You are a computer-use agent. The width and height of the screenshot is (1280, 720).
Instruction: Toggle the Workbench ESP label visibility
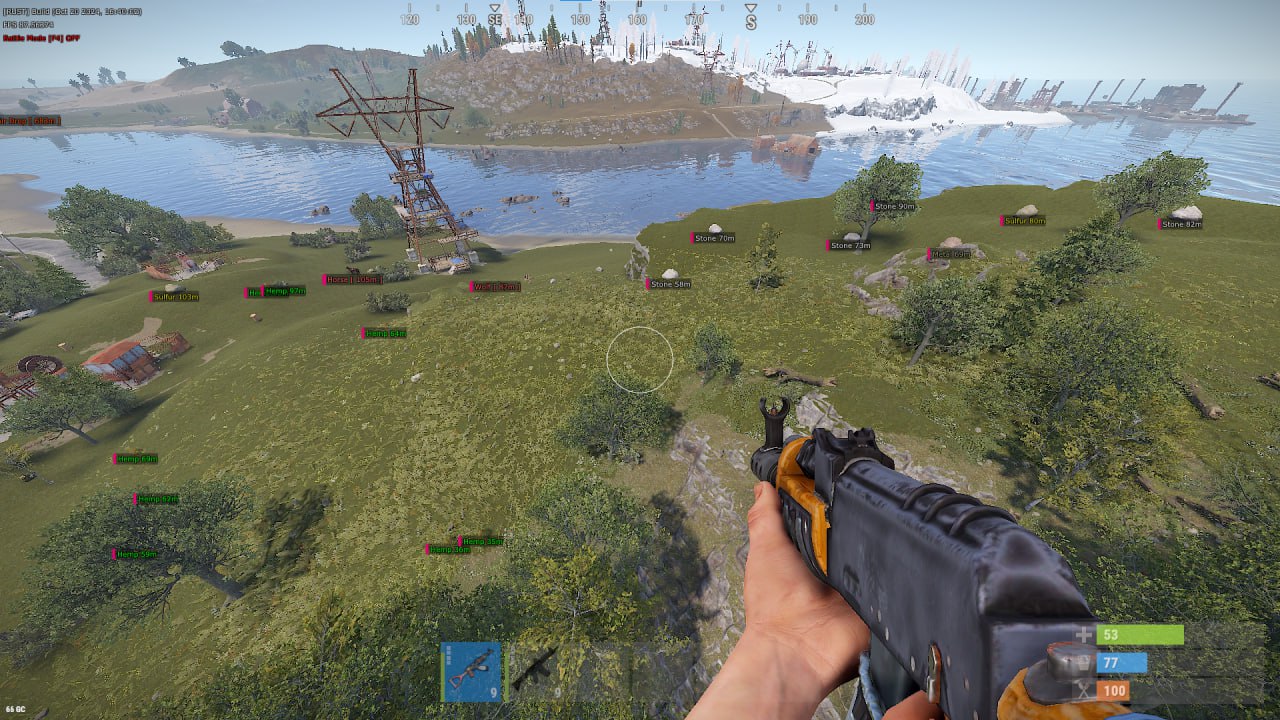tap(497, 287)
